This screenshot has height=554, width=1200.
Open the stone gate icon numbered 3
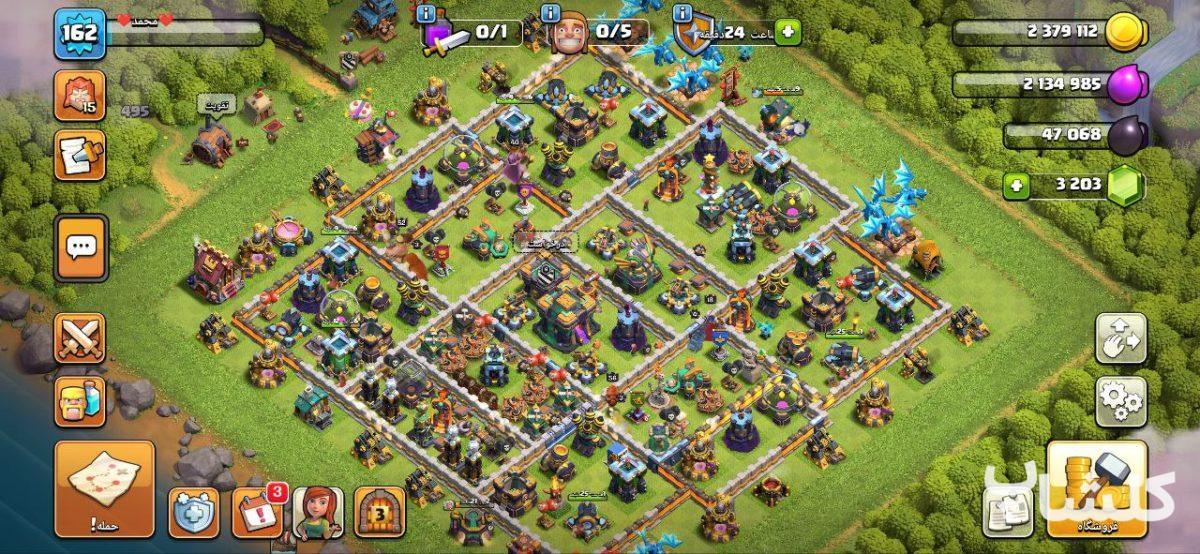(380, 513)
